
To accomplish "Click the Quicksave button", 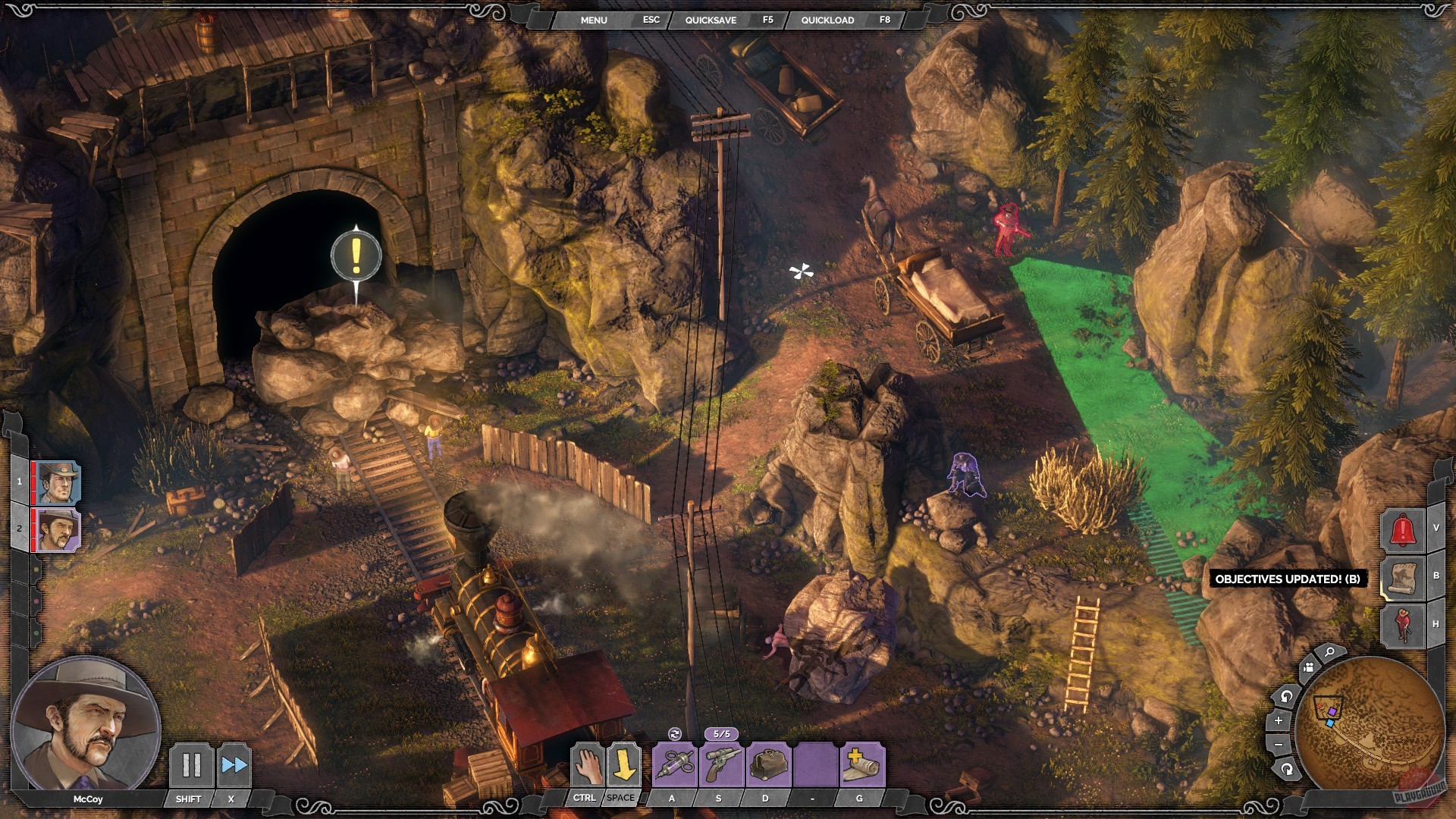I will [711, 20].
